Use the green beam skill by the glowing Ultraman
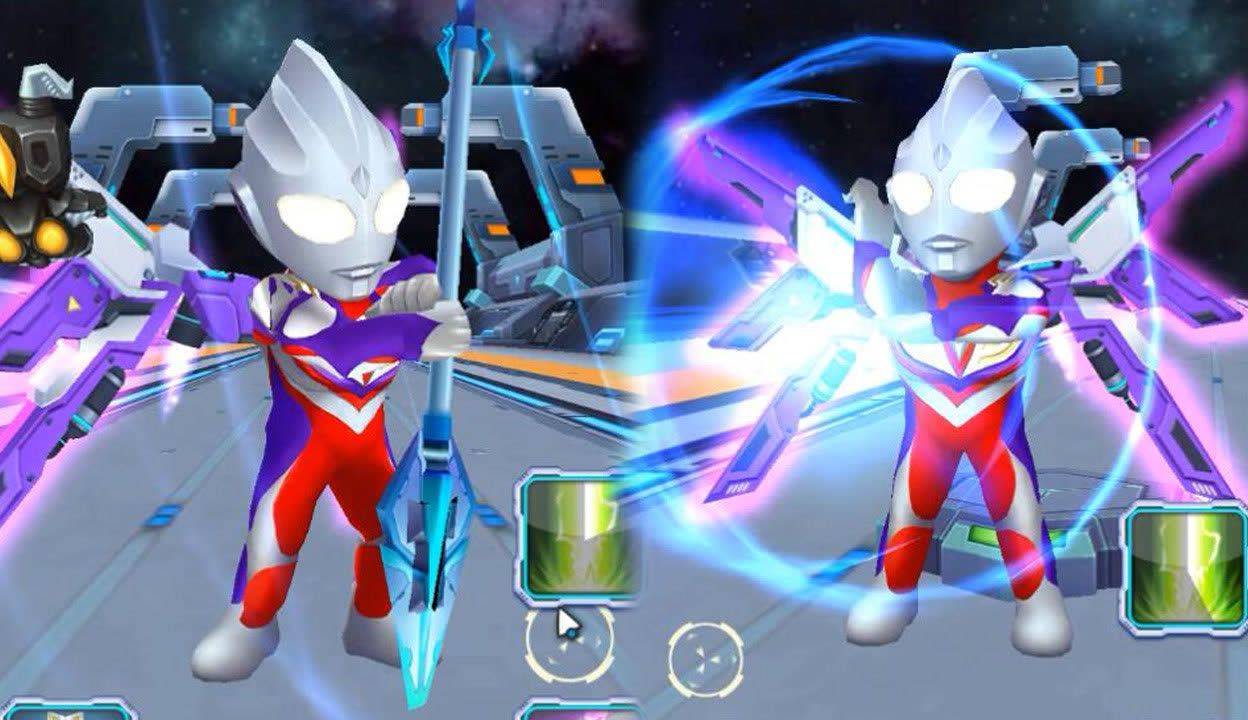 tap(1186, 569)
